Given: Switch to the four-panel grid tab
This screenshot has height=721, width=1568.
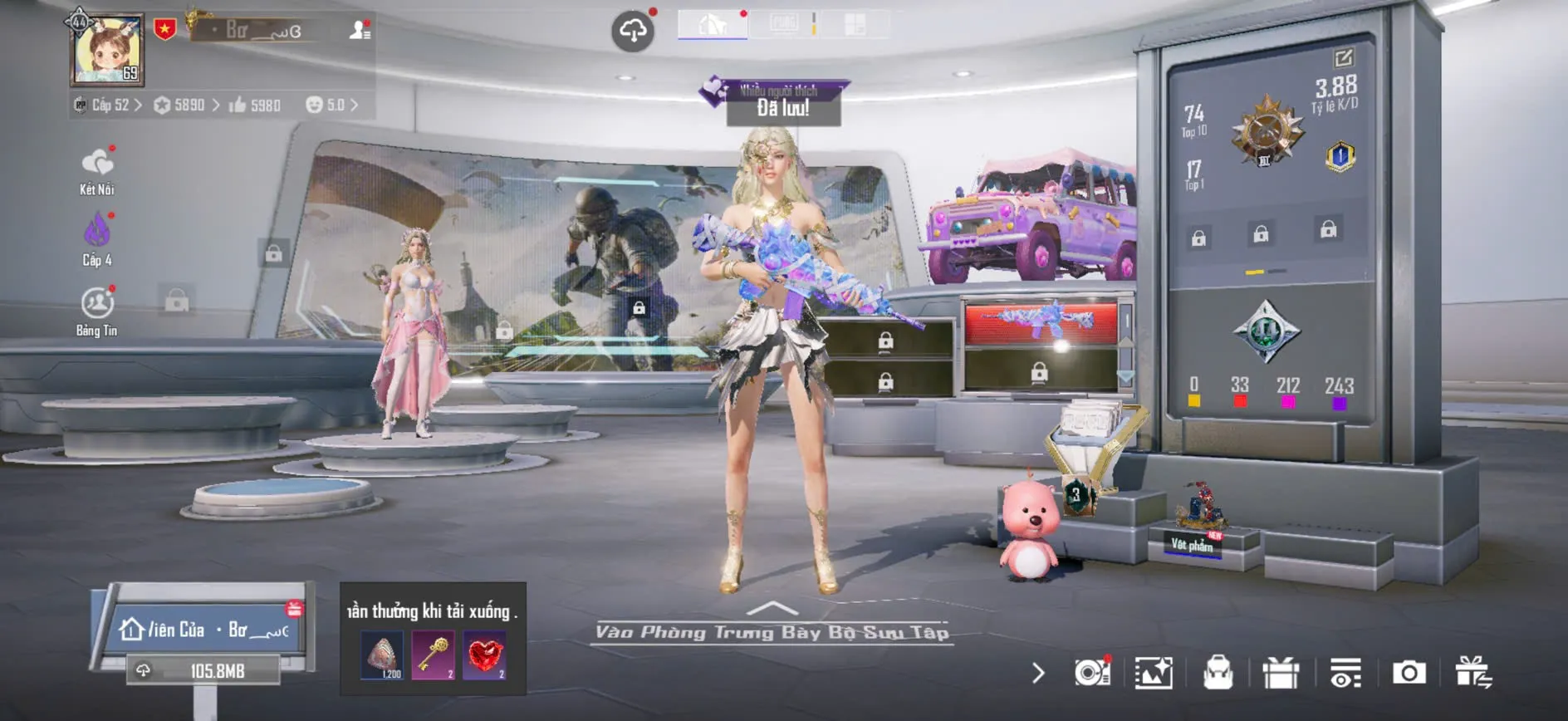Looking at the screenshot, I should 855,24.
